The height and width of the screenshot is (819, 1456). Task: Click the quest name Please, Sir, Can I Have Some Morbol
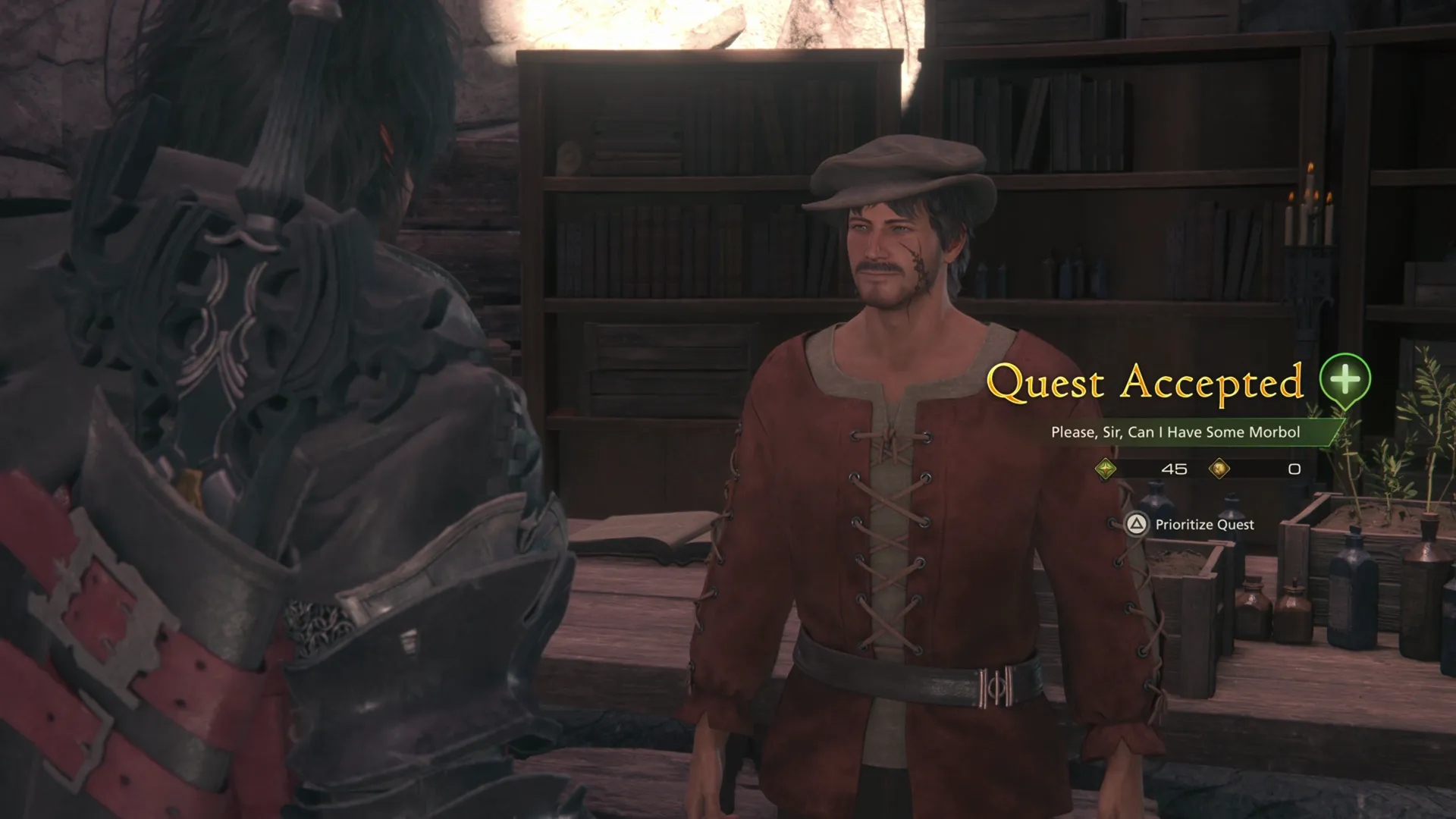[1174, 432]
